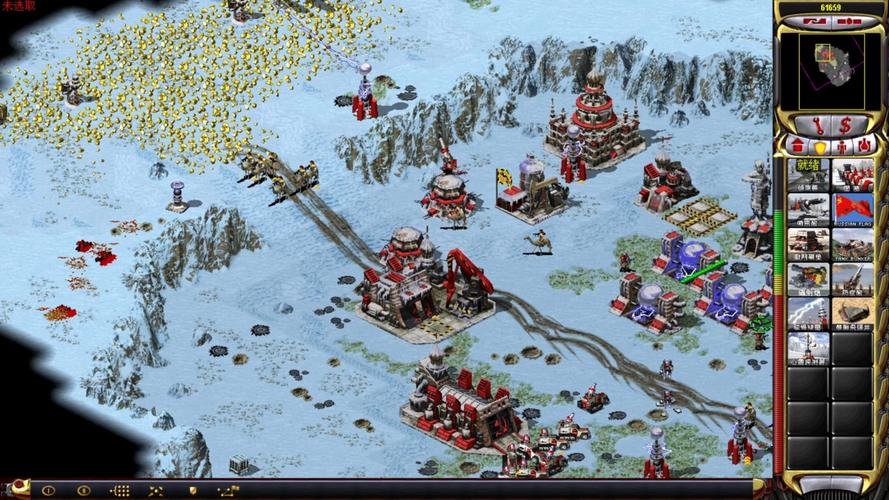
Task: Place the ready structure marked 就绪
Action: (x=808, y=174)
